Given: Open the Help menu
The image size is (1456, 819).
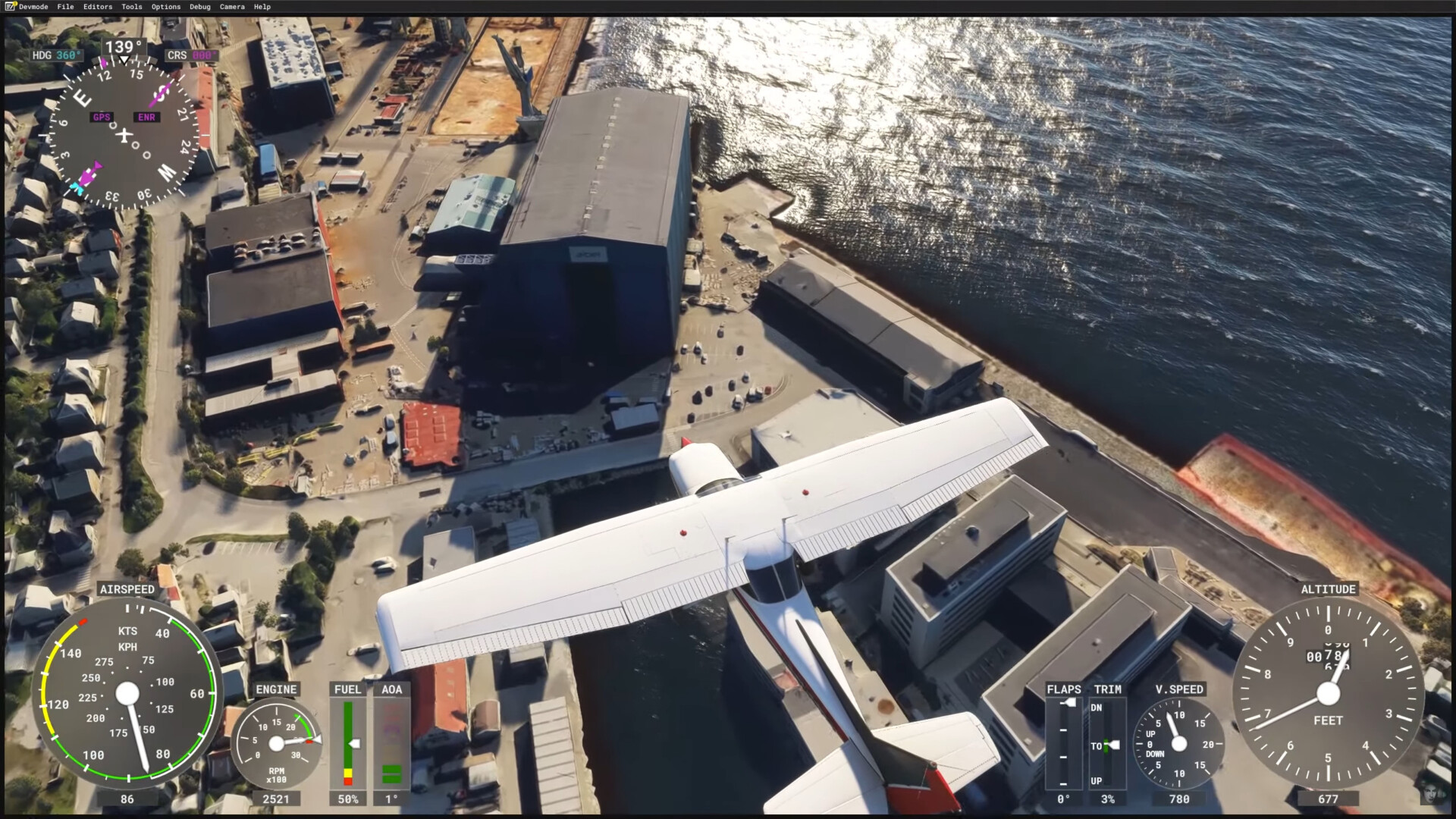Looking at the screenshot, I should point(262,7).
